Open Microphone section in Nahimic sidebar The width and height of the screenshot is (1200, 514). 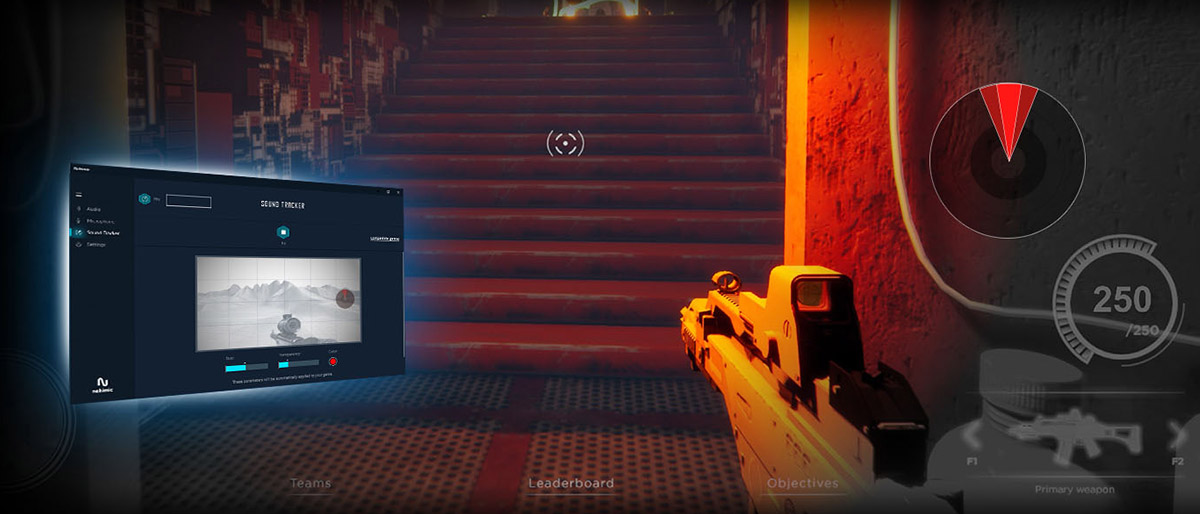tap(99, 221)
